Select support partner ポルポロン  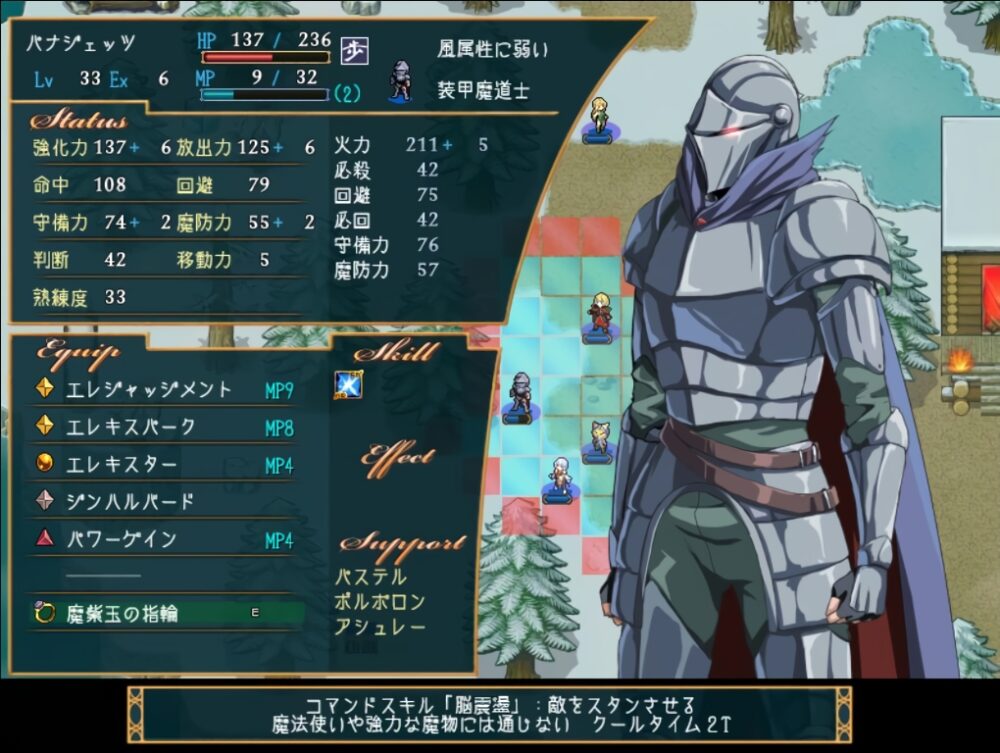380,602
